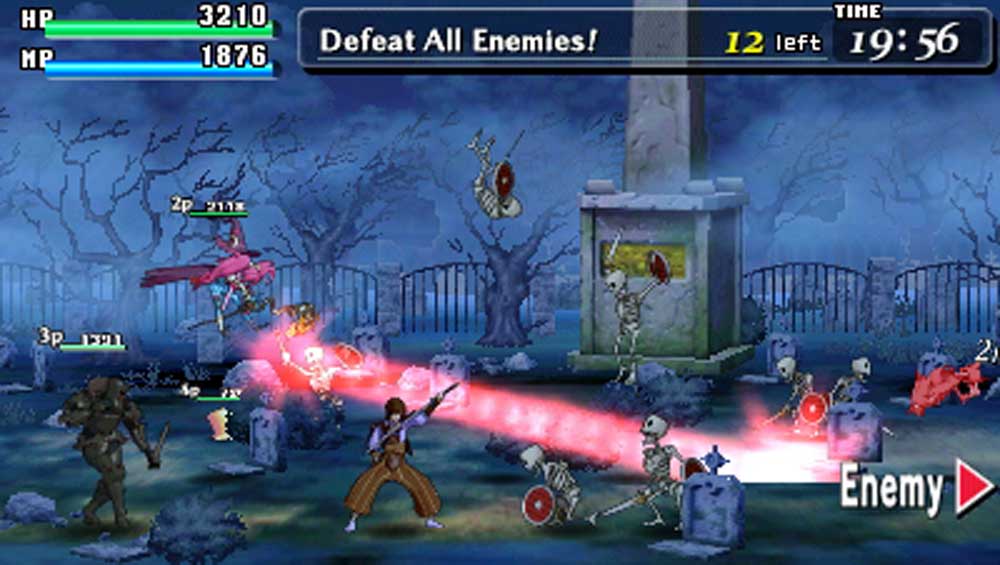
Task: Click the red Enemy direction arrow
Action: click(x=973, y=488)
